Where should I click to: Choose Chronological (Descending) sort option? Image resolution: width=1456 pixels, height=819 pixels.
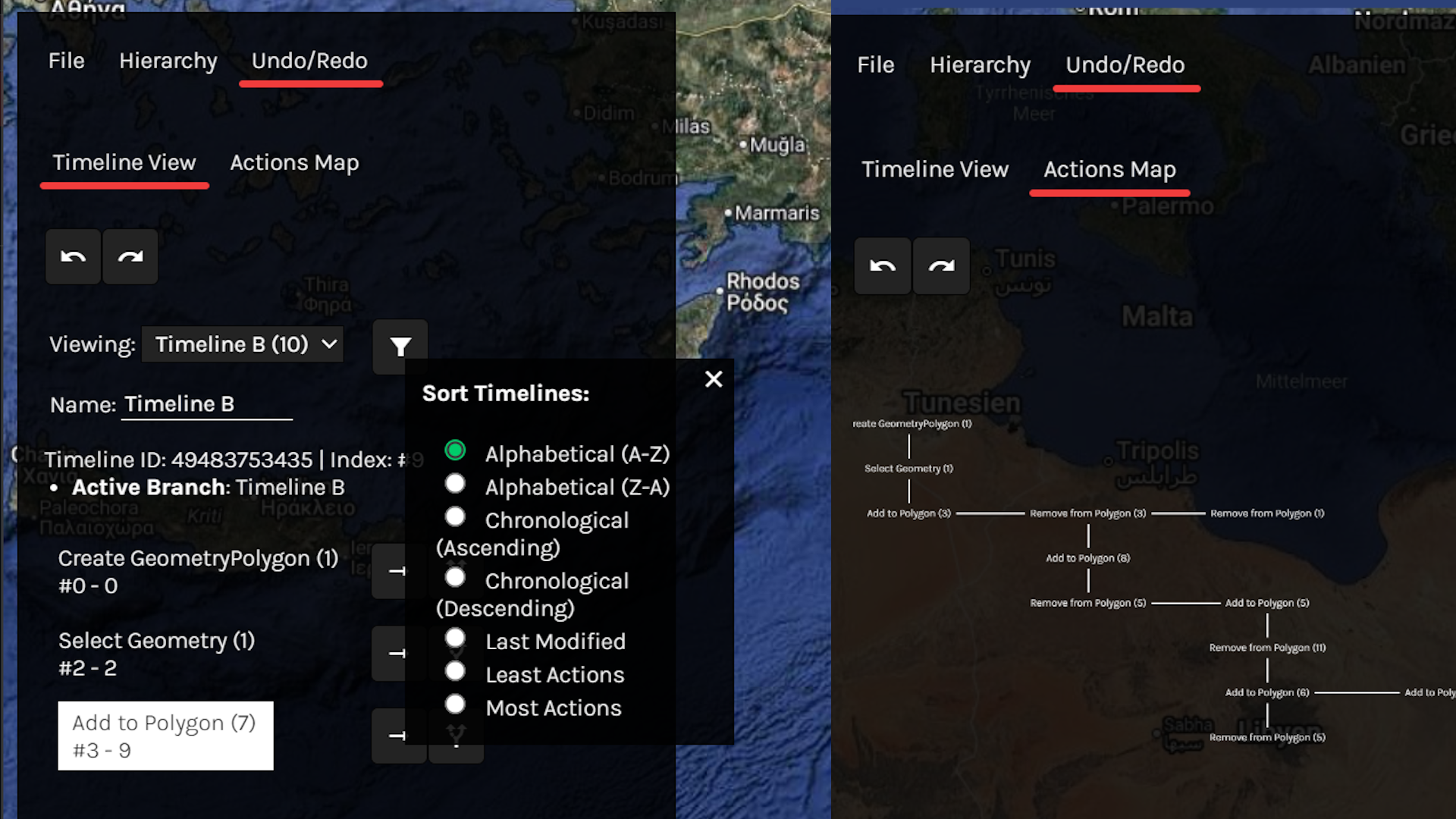(455, 578)
